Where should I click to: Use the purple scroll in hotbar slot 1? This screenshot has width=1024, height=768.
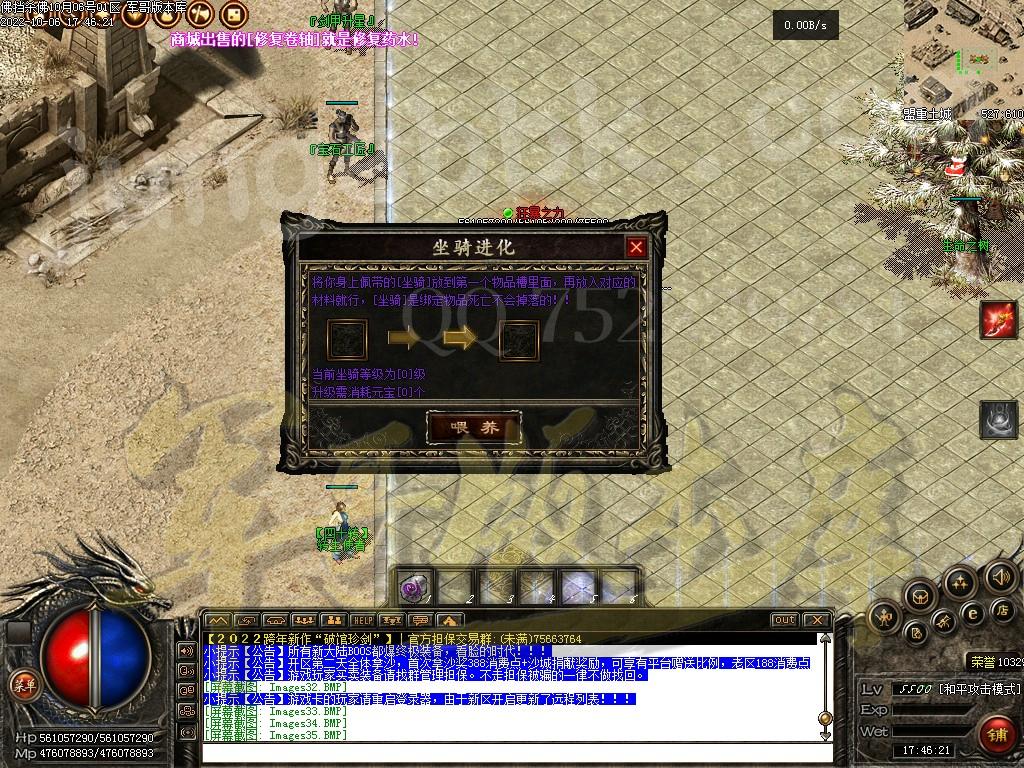414,587
